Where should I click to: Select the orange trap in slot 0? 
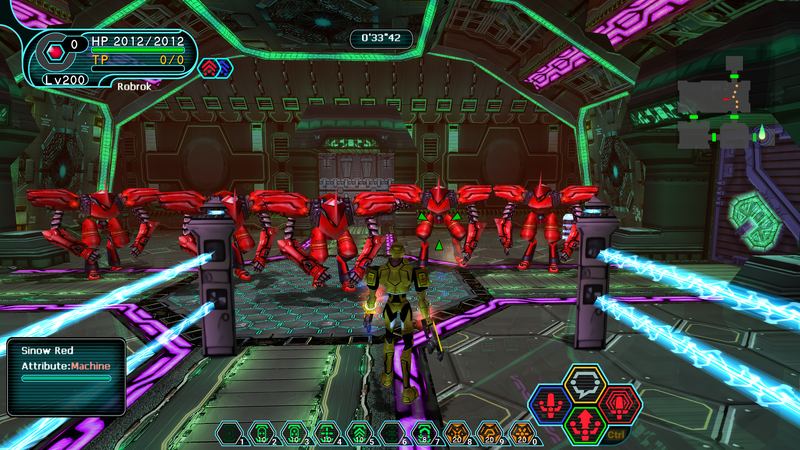522,433
